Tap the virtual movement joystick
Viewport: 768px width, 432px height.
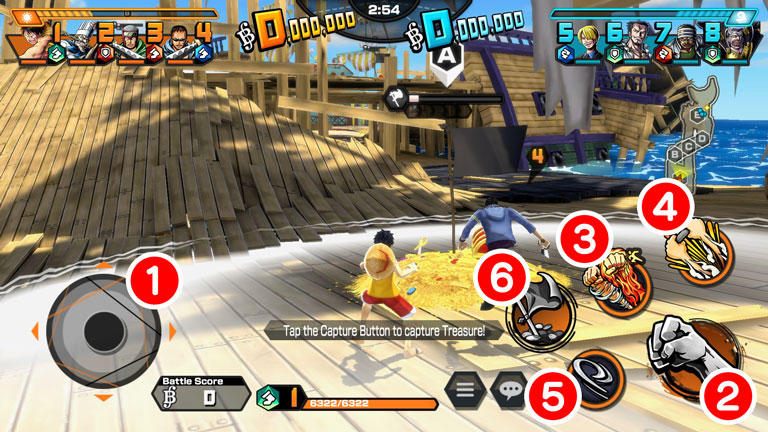(103, 331)
